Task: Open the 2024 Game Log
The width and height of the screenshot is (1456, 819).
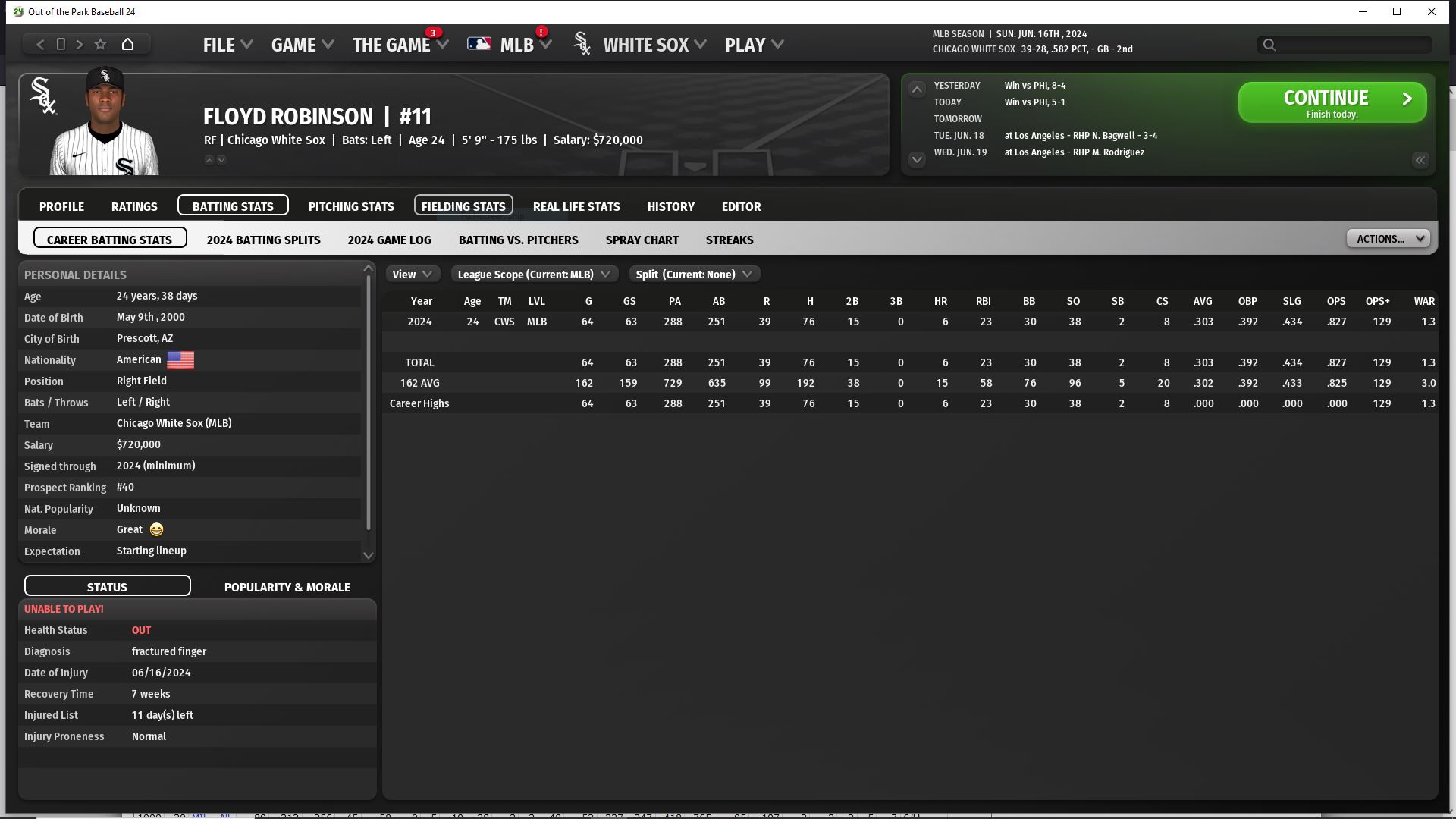Action: pos(389,240)
